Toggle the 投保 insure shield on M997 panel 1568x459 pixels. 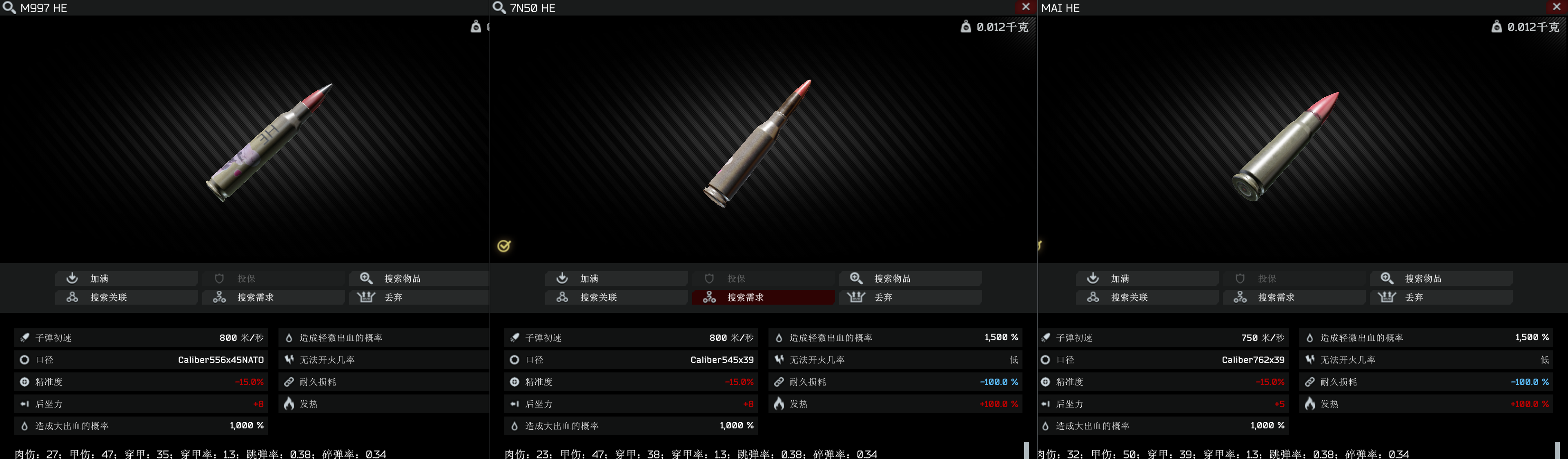(246, 278)
